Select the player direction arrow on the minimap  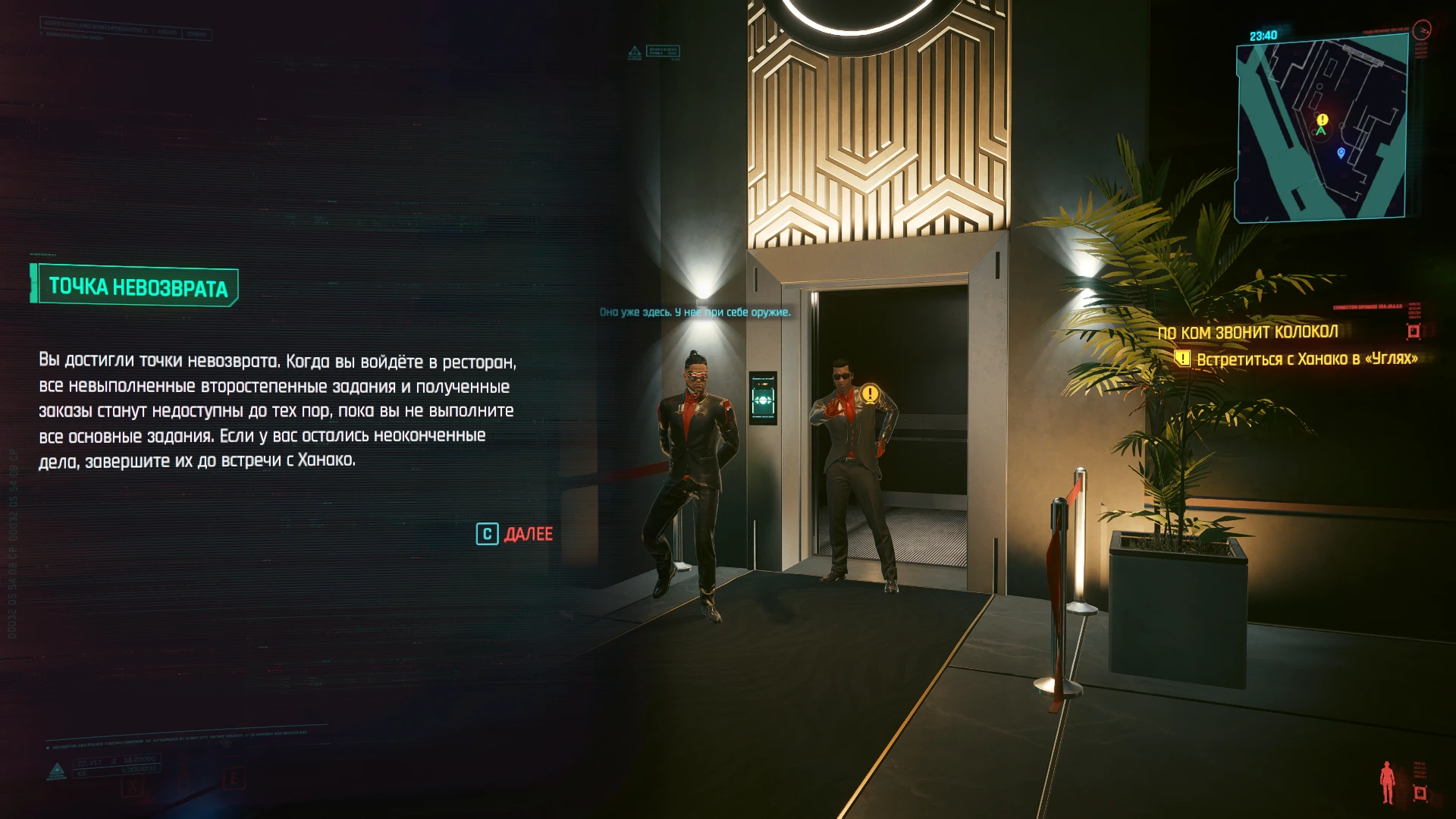coord(1322,130)
